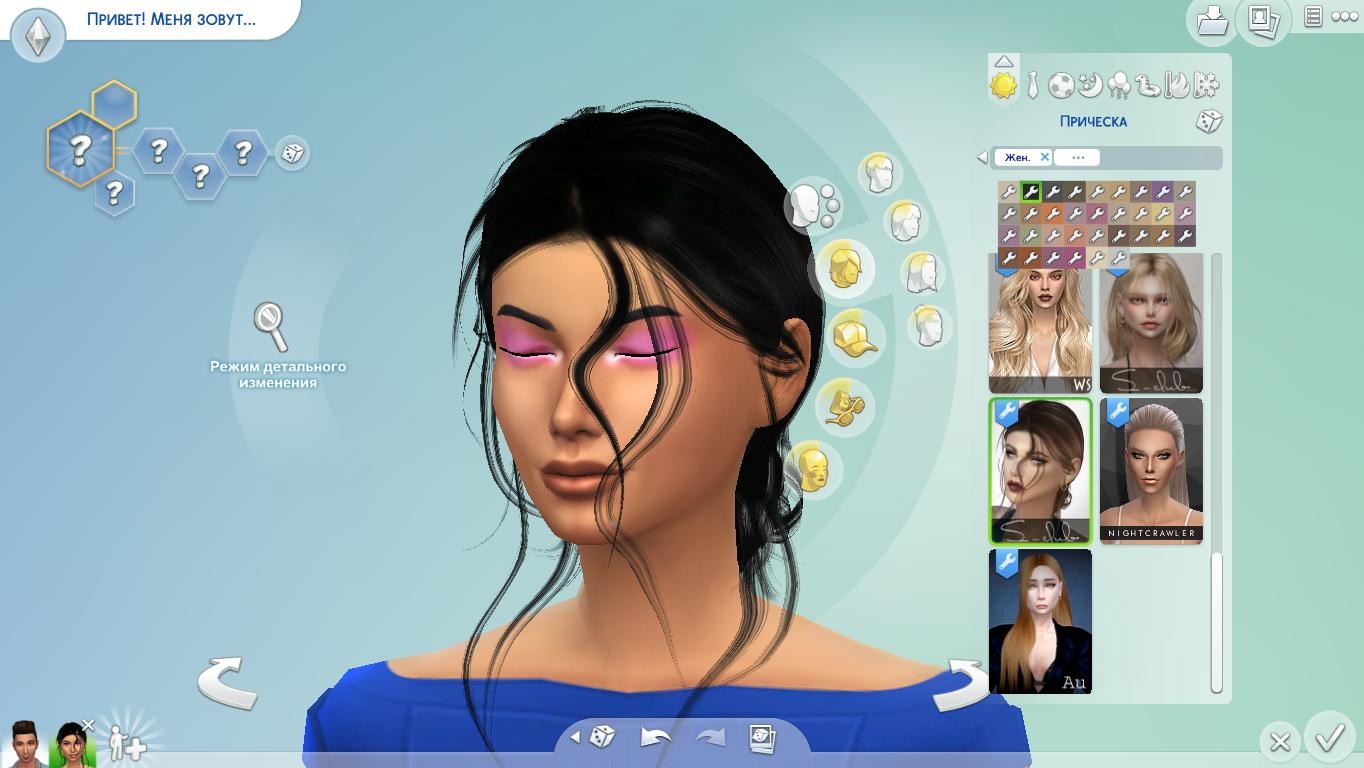Rotate the Sim with the right arrow
The height and width of the screenshot is (768, 1364).
click(x=962, y=685)
